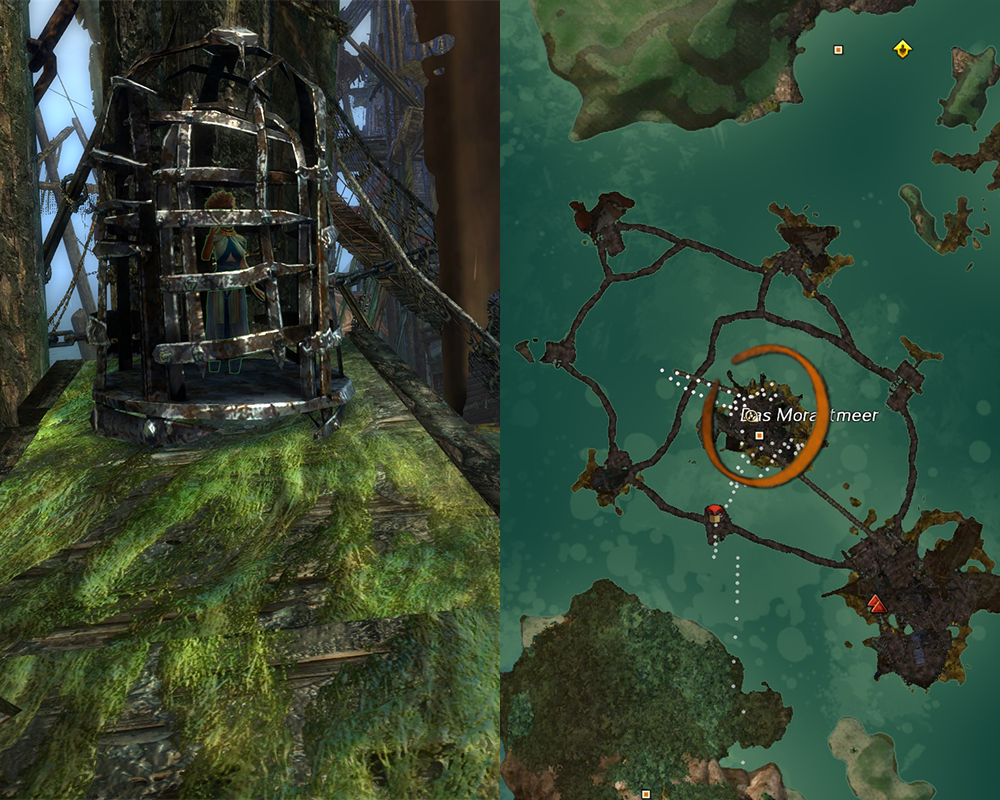Select the point of interest beside the yellow marker
Screen dimensions: 1000x800
(x=838, y=49)
